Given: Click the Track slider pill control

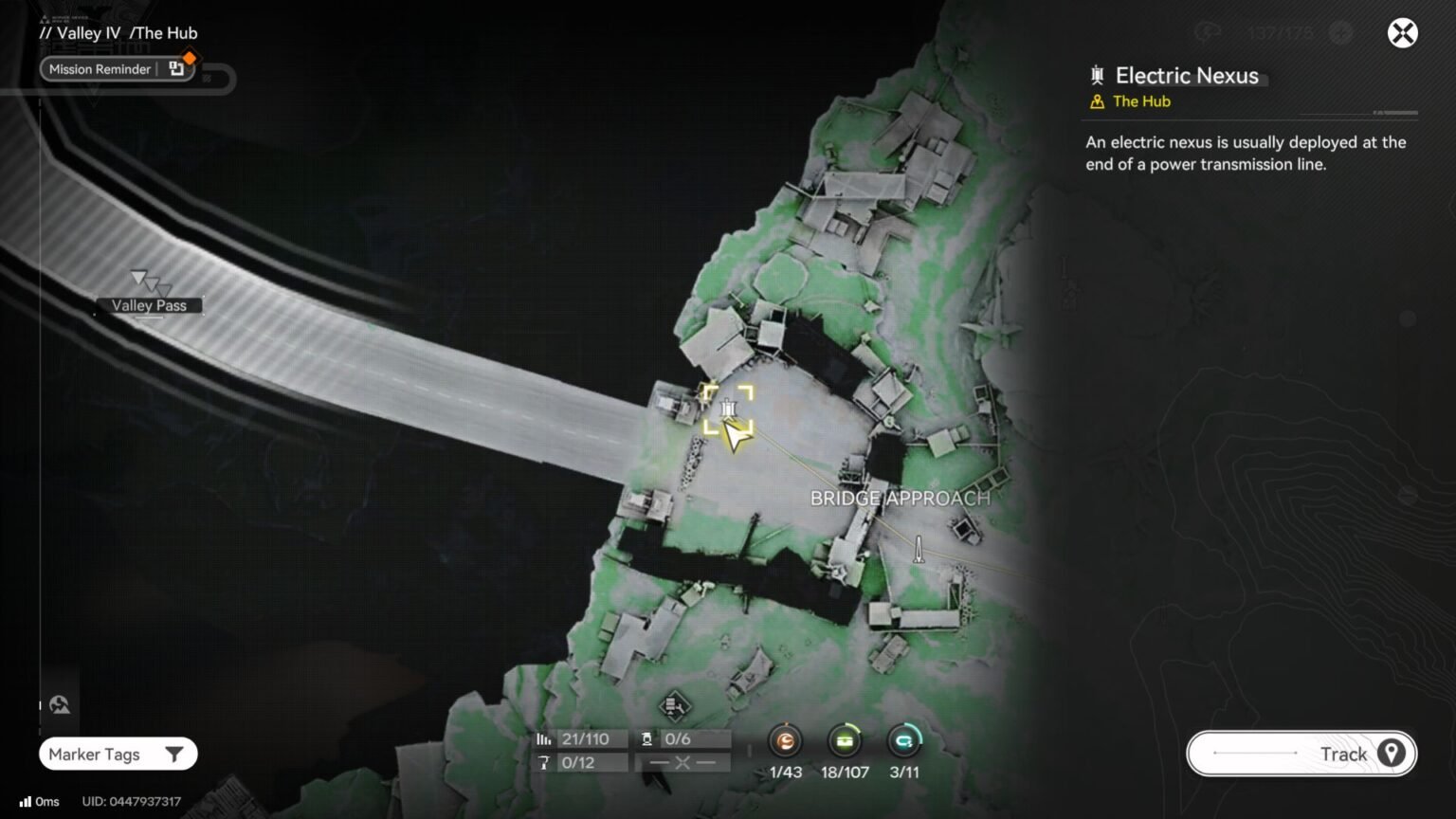Looking at the screenshot, I should coord(1299,754).
